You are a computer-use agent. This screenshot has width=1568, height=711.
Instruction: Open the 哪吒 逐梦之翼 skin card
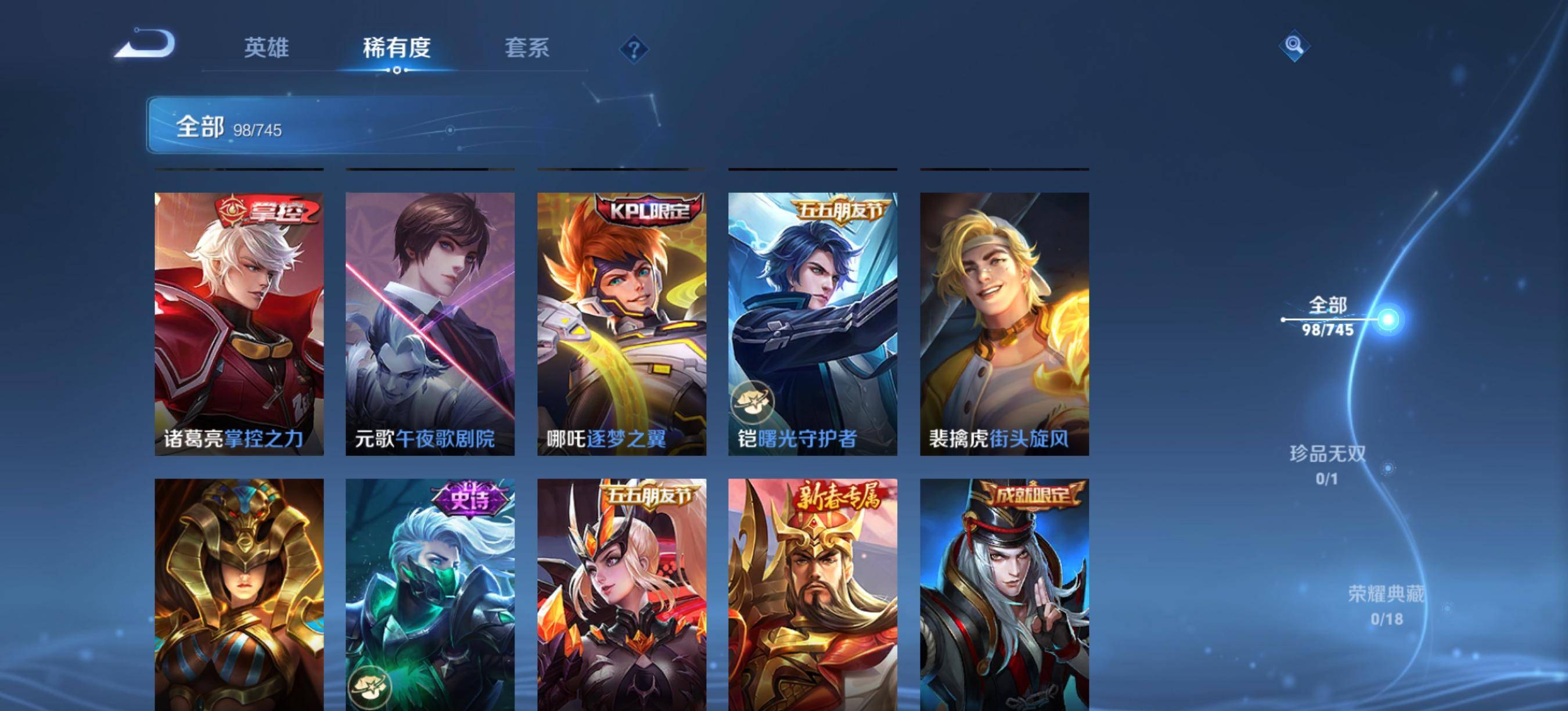(621, 324)
